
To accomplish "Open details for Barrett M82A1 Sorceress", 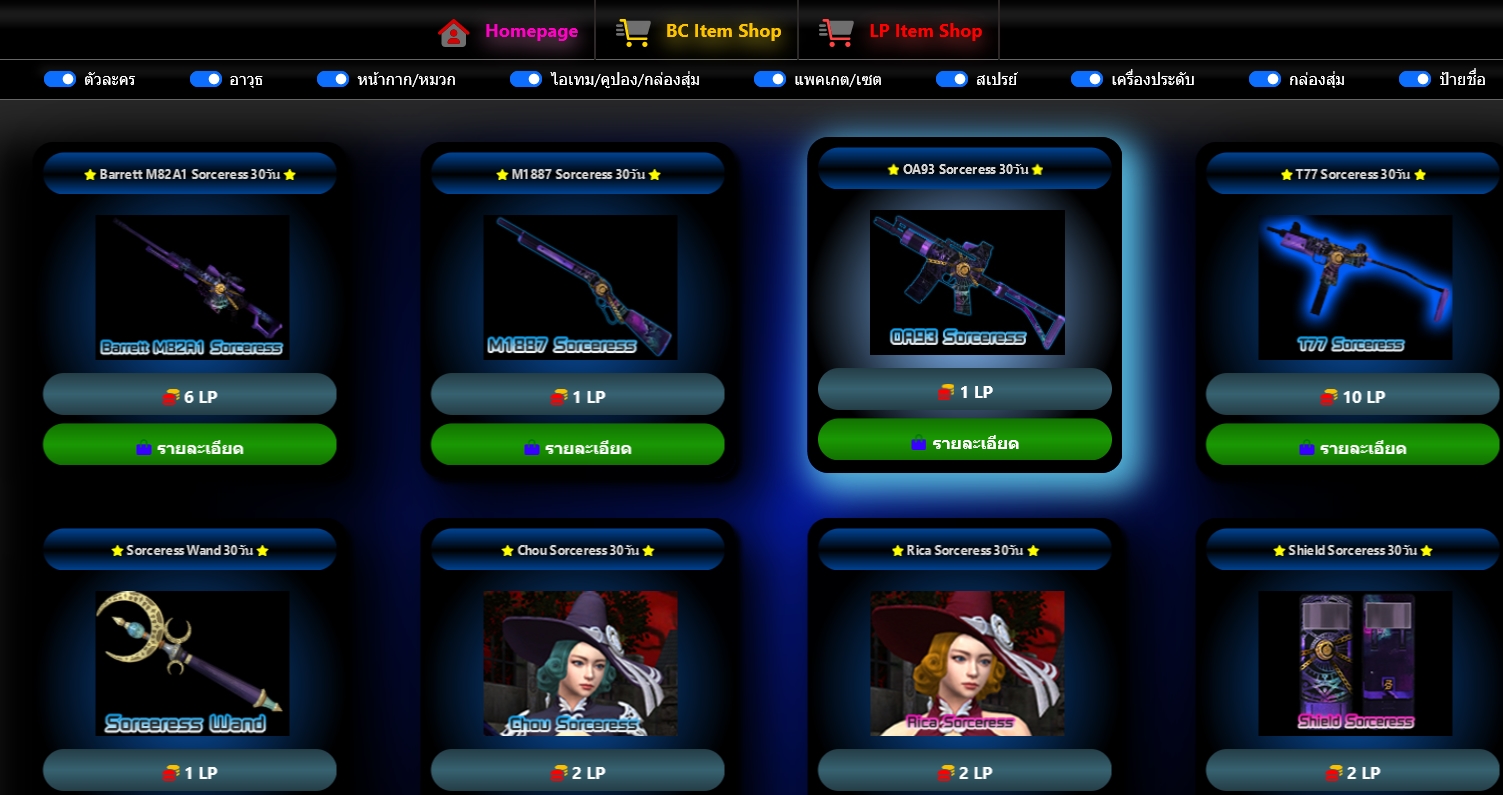I will [190, 445].
